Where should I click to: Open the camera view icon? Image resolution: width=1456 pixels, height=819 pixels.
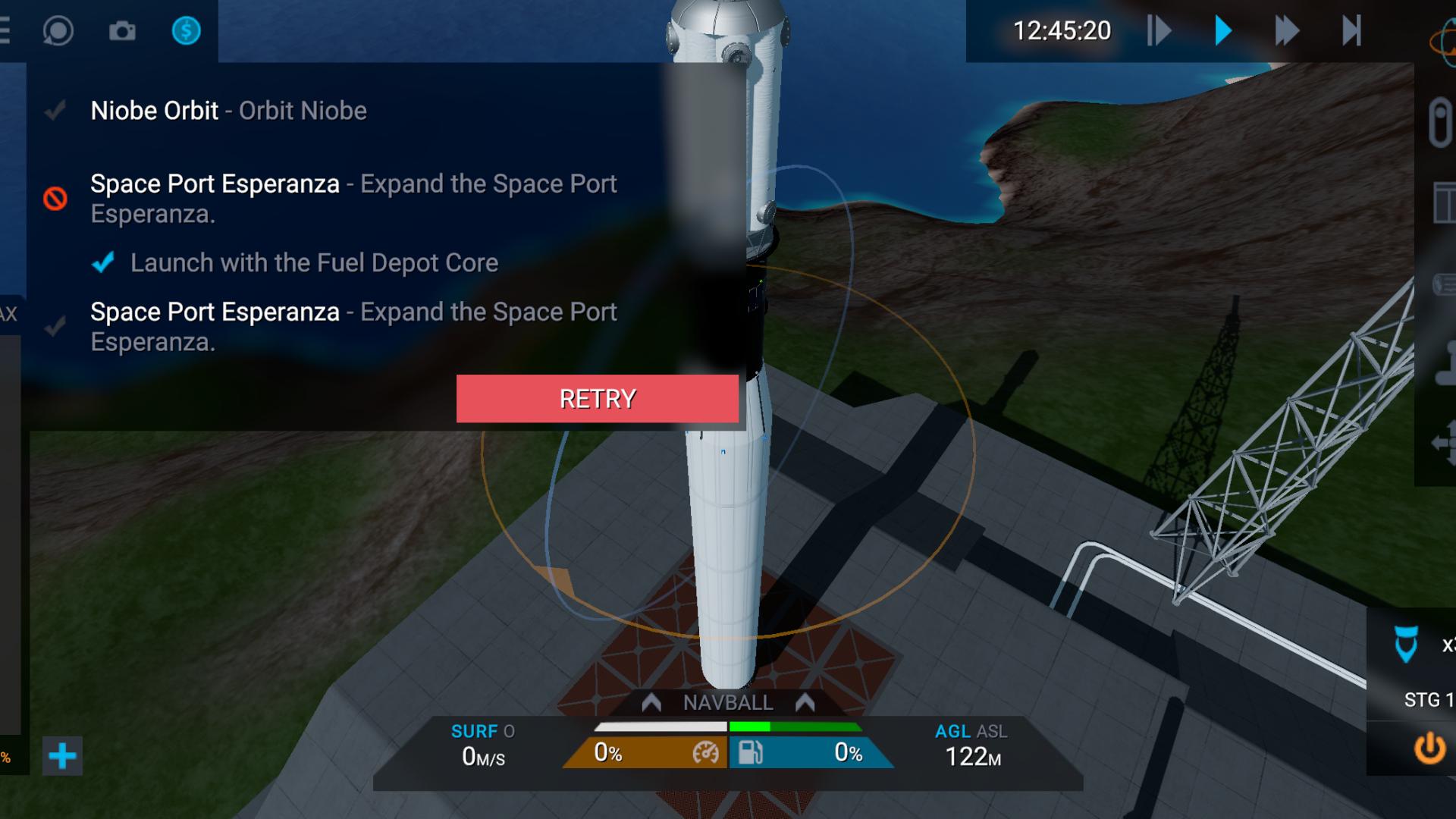tap(122, 31)
